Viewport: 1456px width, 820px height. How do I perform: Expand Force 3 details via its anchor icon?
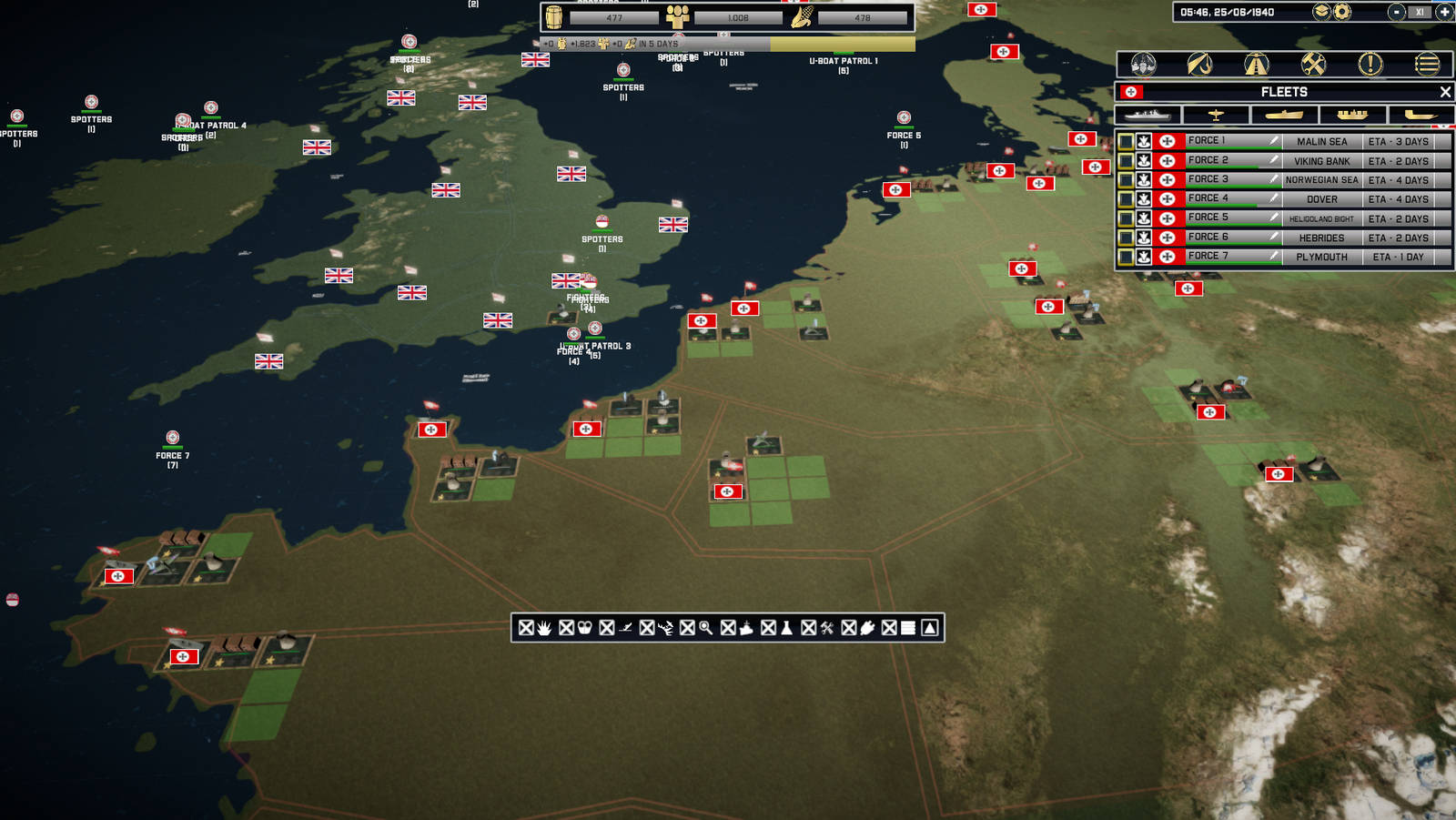pos(1144,179)
